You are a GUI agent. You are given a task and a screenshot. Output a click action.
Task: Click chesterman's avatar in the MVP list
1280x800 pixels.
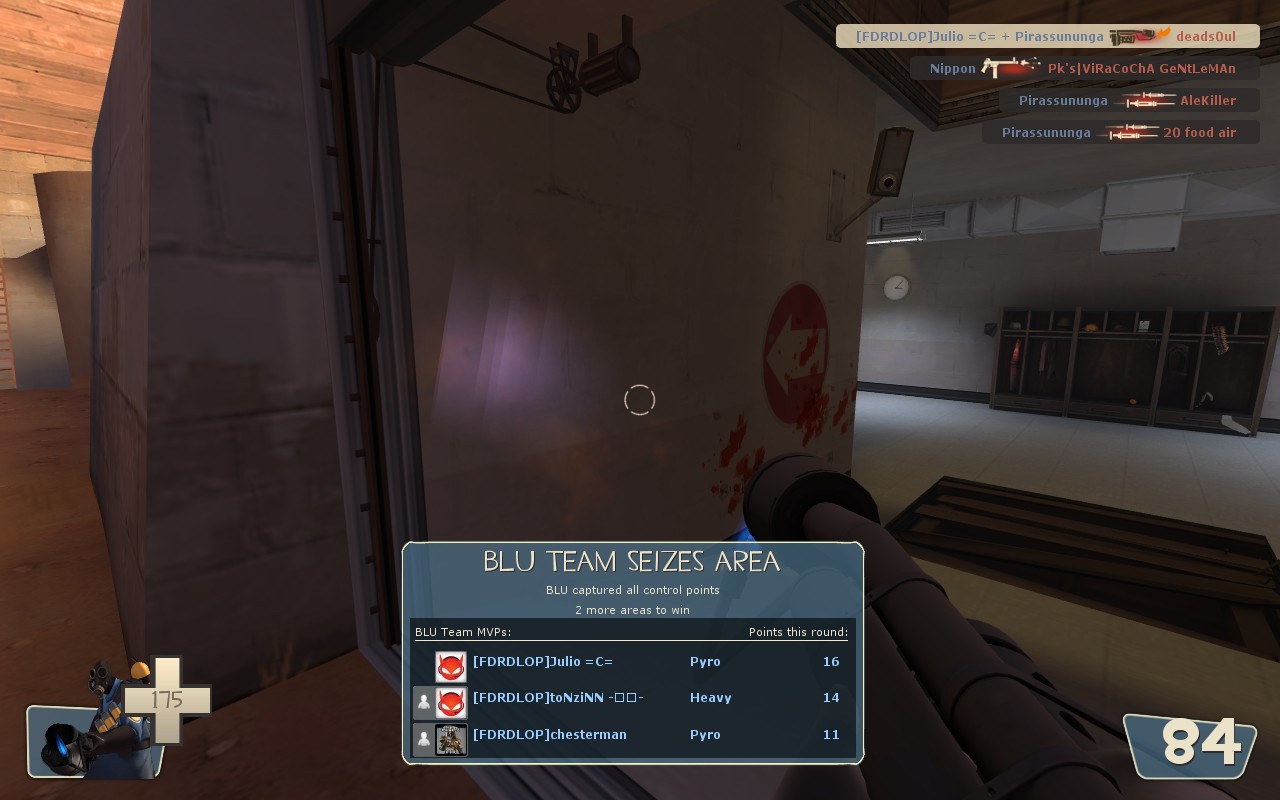[x=451, y=739]
